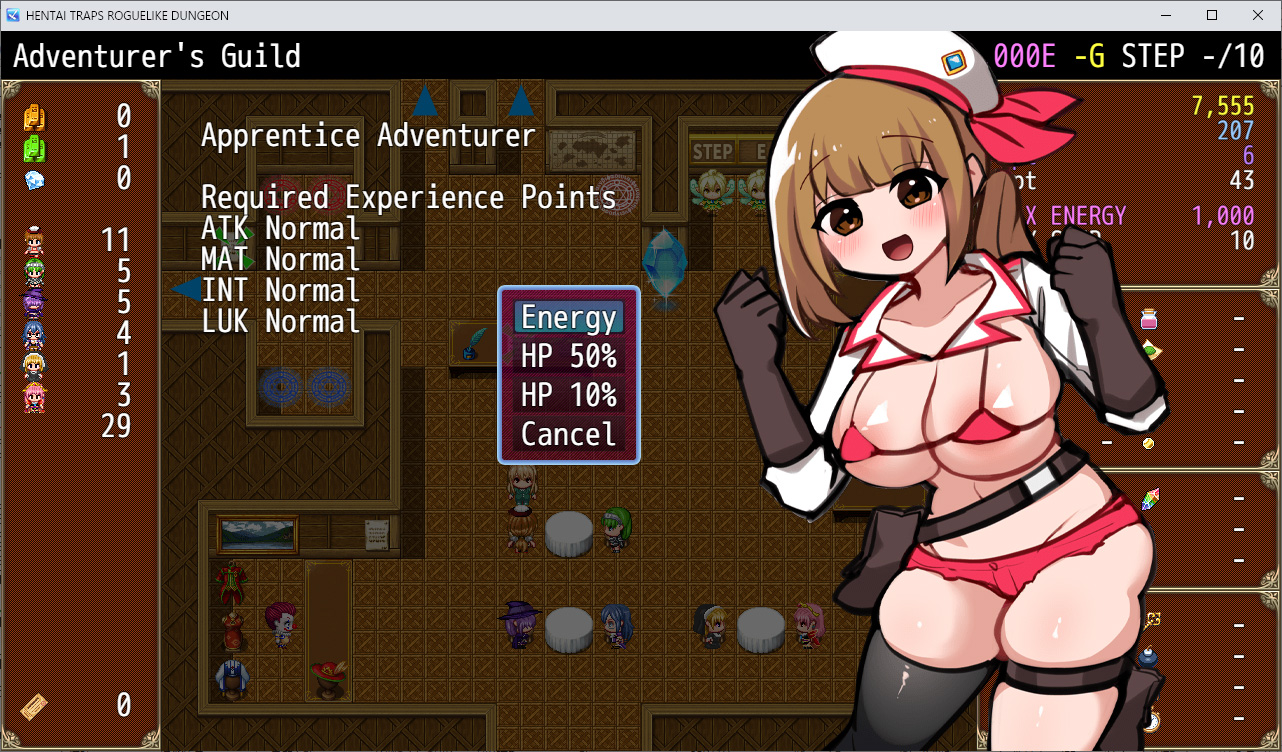Select the Energy option

click(568, 318)
